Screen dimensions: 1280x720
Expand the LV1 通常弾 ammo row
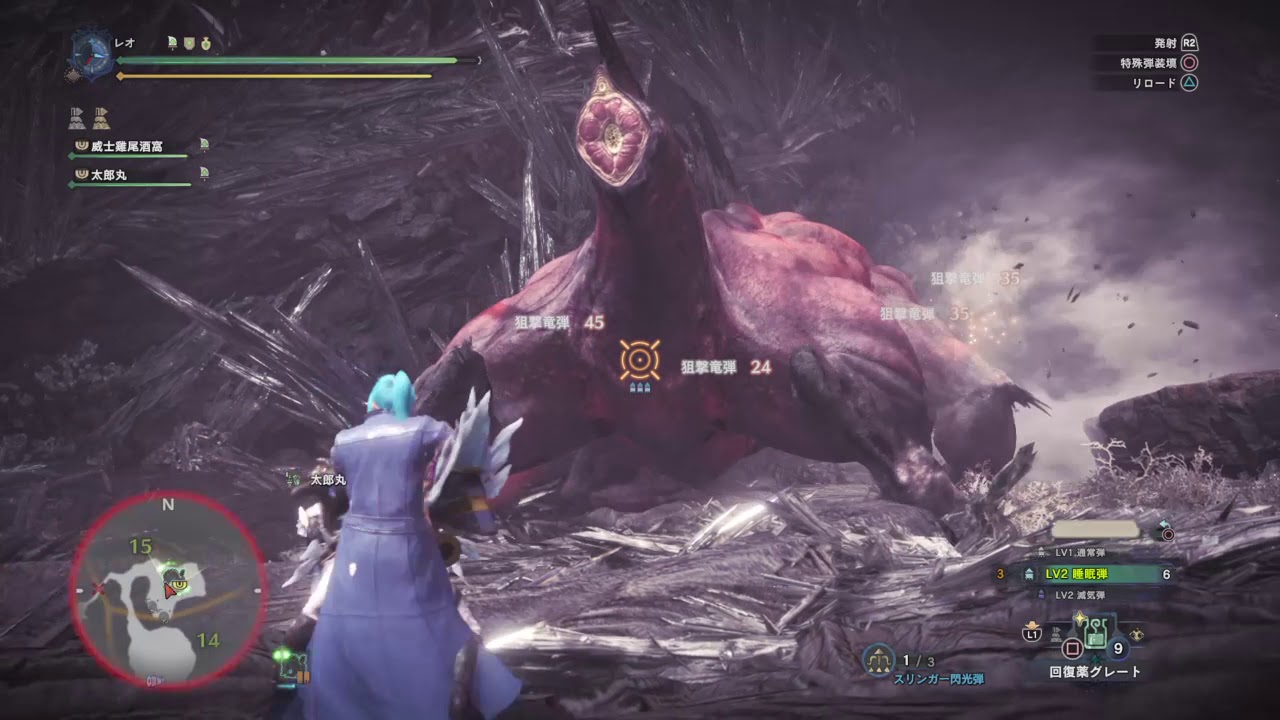[1080, 553]
